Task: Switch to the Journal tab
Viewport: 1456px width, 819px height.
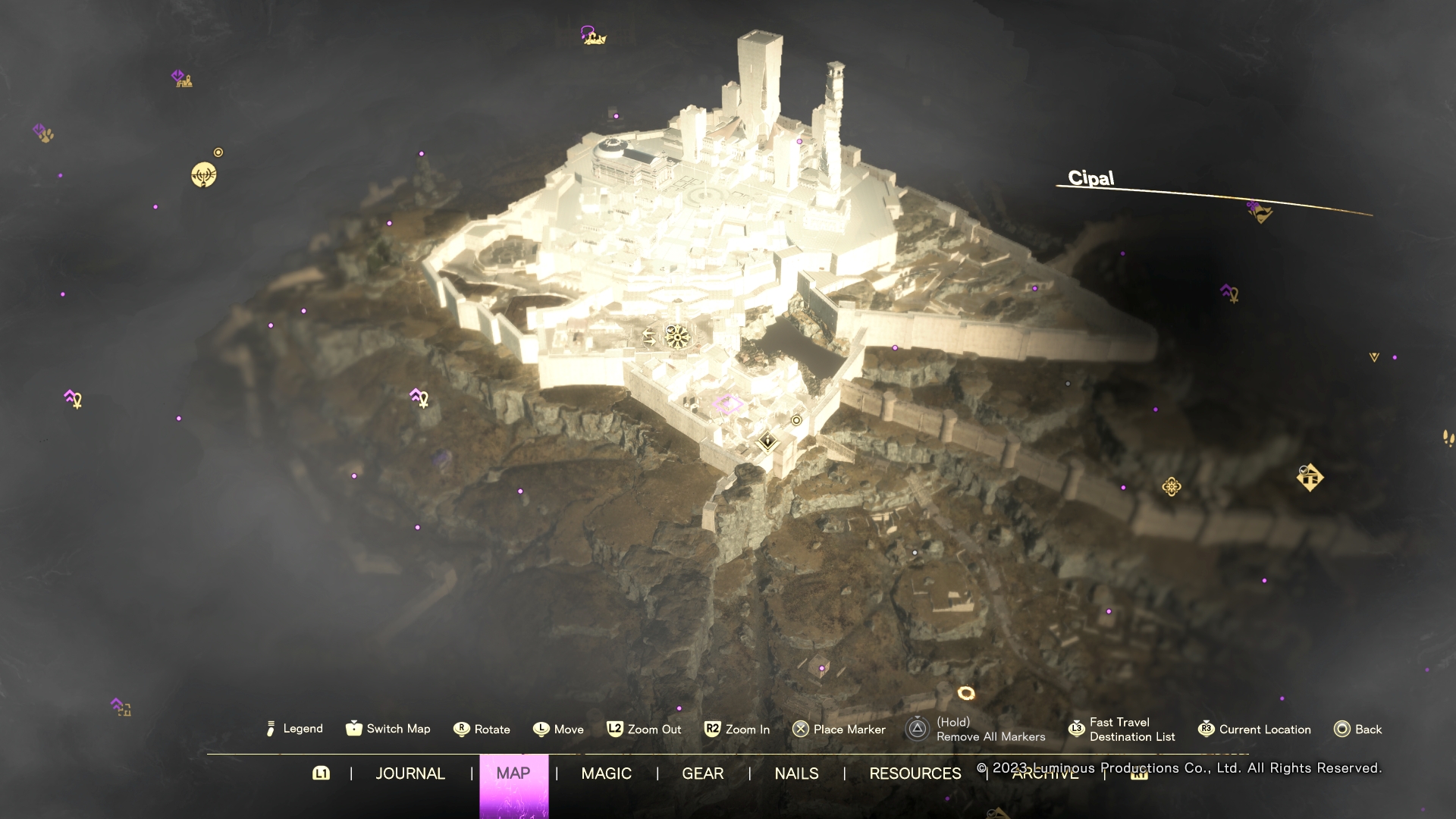Action: tap(410, 773)
